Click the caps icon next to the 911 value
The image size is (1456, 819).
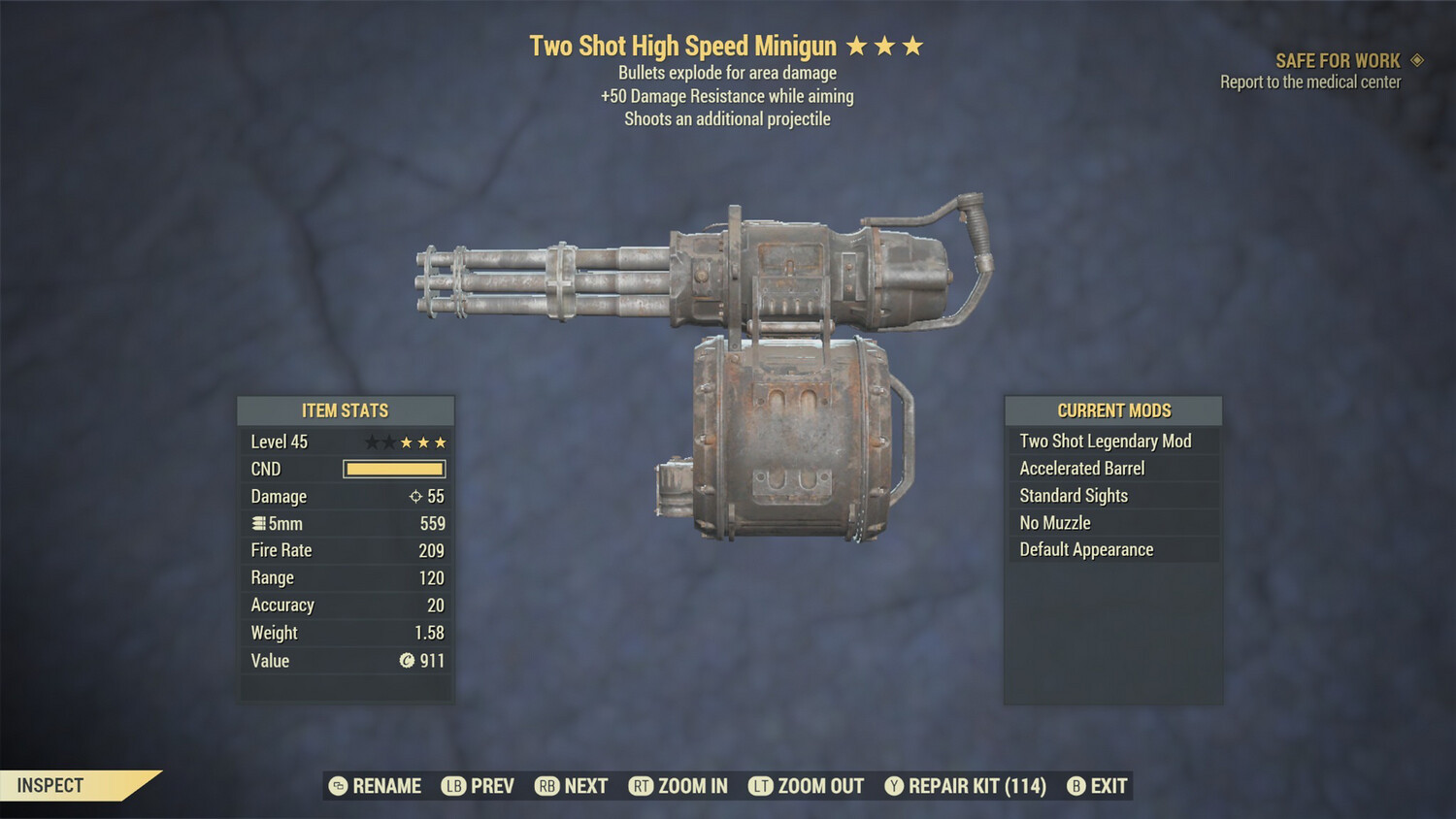pos(410,661)
